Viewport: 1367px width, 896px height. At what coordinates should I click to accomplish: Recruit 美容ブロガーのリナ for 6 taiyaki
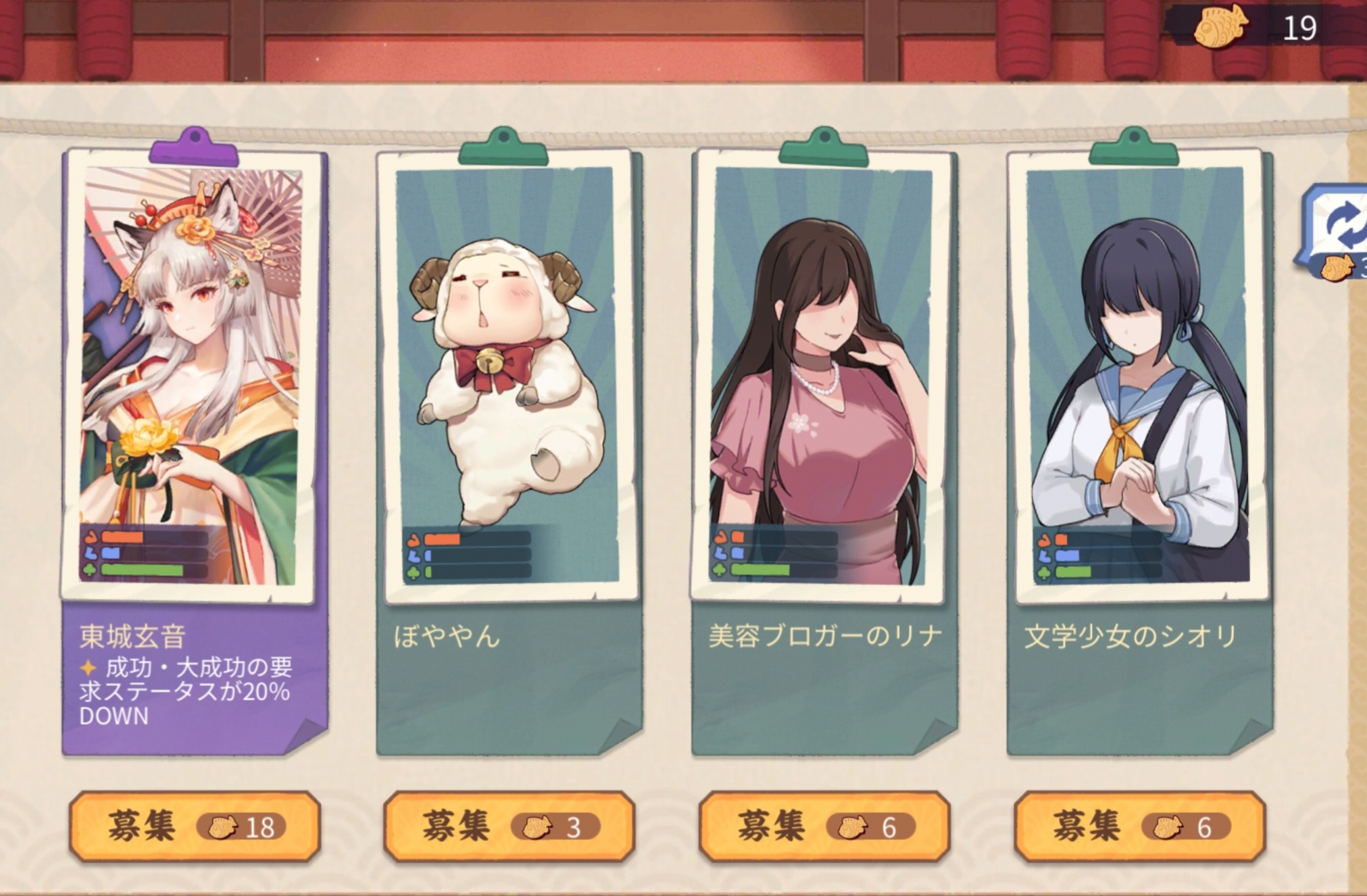pyautogui.click(x=824, y=826)
